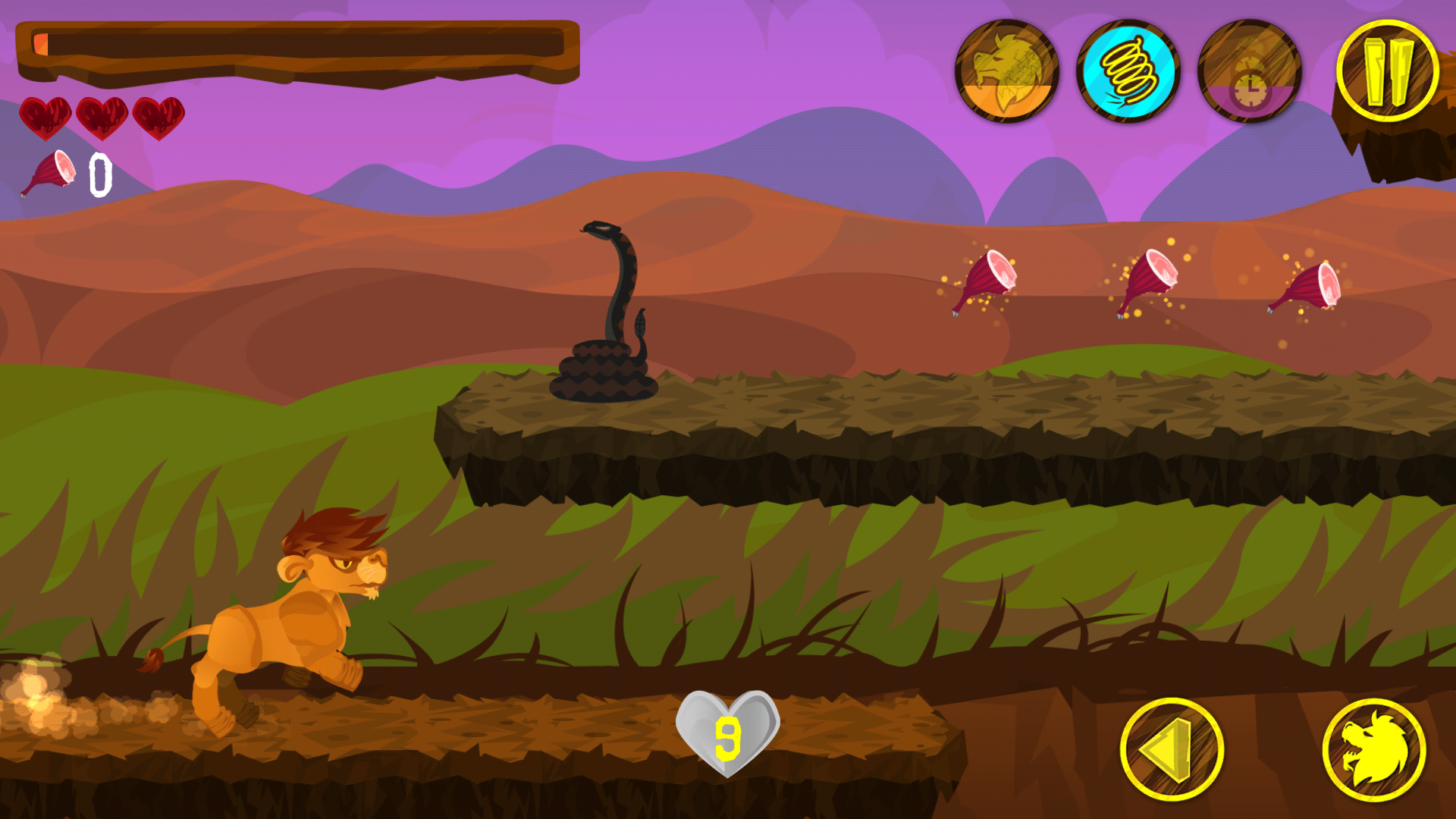The height and width of the screenshot is (819, 1456).
Task: Select the first red heart icon
Action: pyautogui.click(x=45, y=119)
